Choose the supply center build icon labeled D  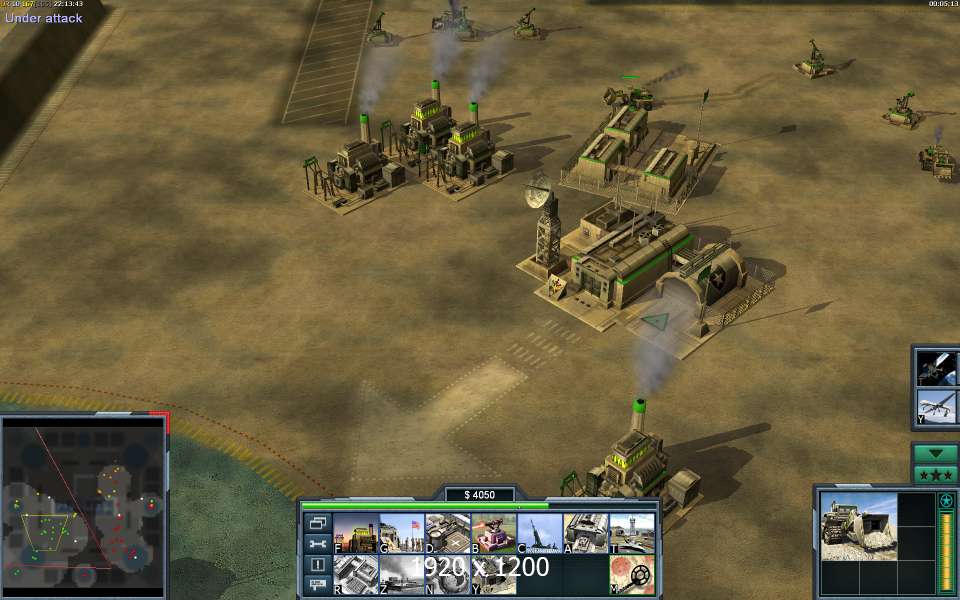447,533
